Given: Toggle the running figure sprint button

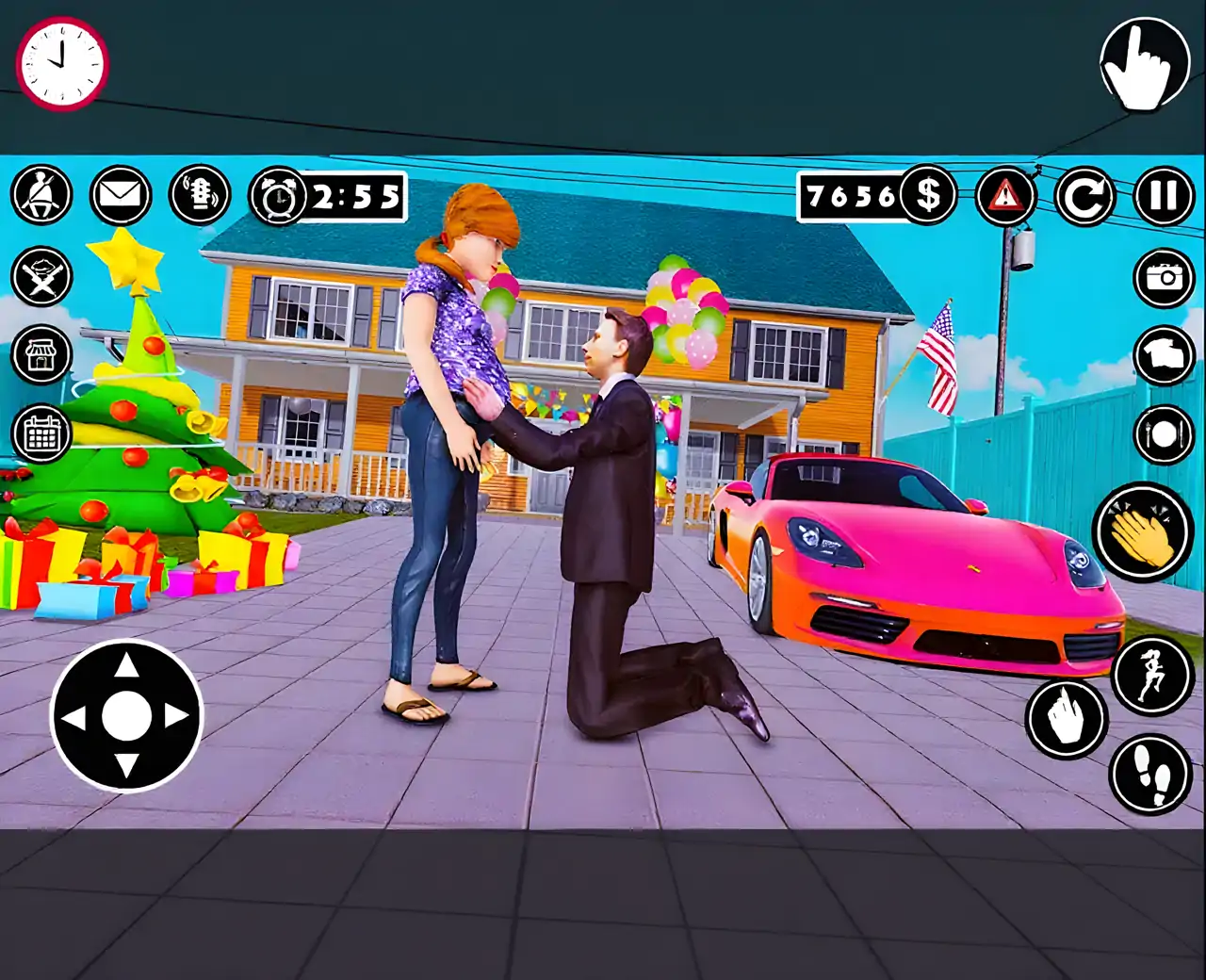Looking at the screenshot, I should click(1153, 675).
